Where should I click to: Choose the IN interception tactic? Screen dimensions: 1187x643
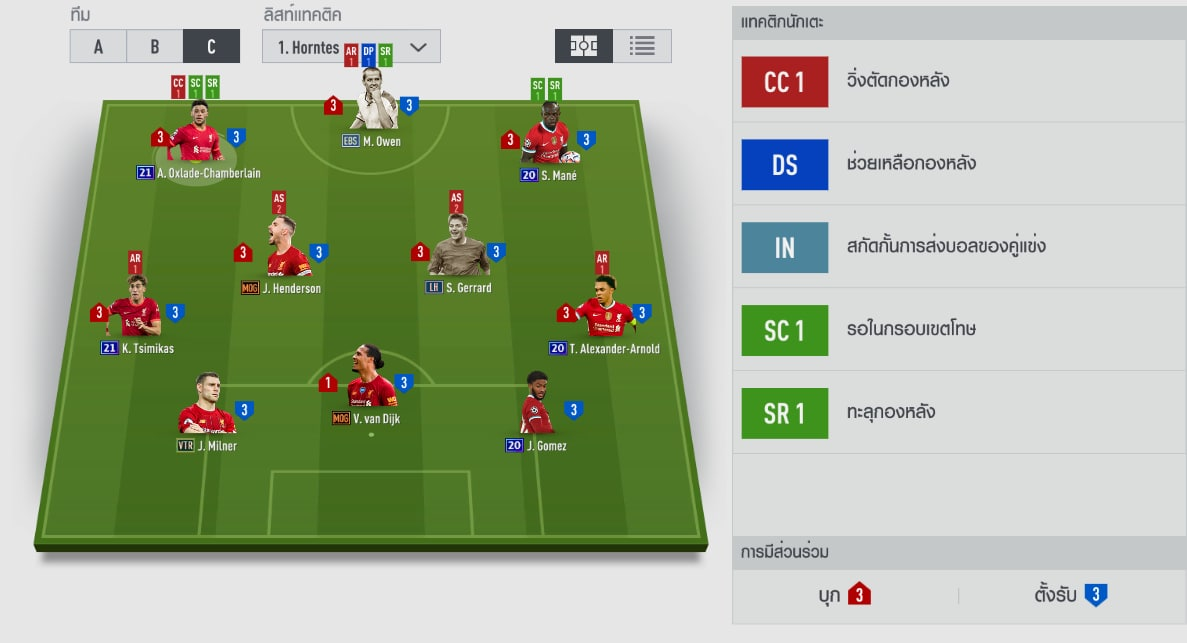[x=785, y=248]
